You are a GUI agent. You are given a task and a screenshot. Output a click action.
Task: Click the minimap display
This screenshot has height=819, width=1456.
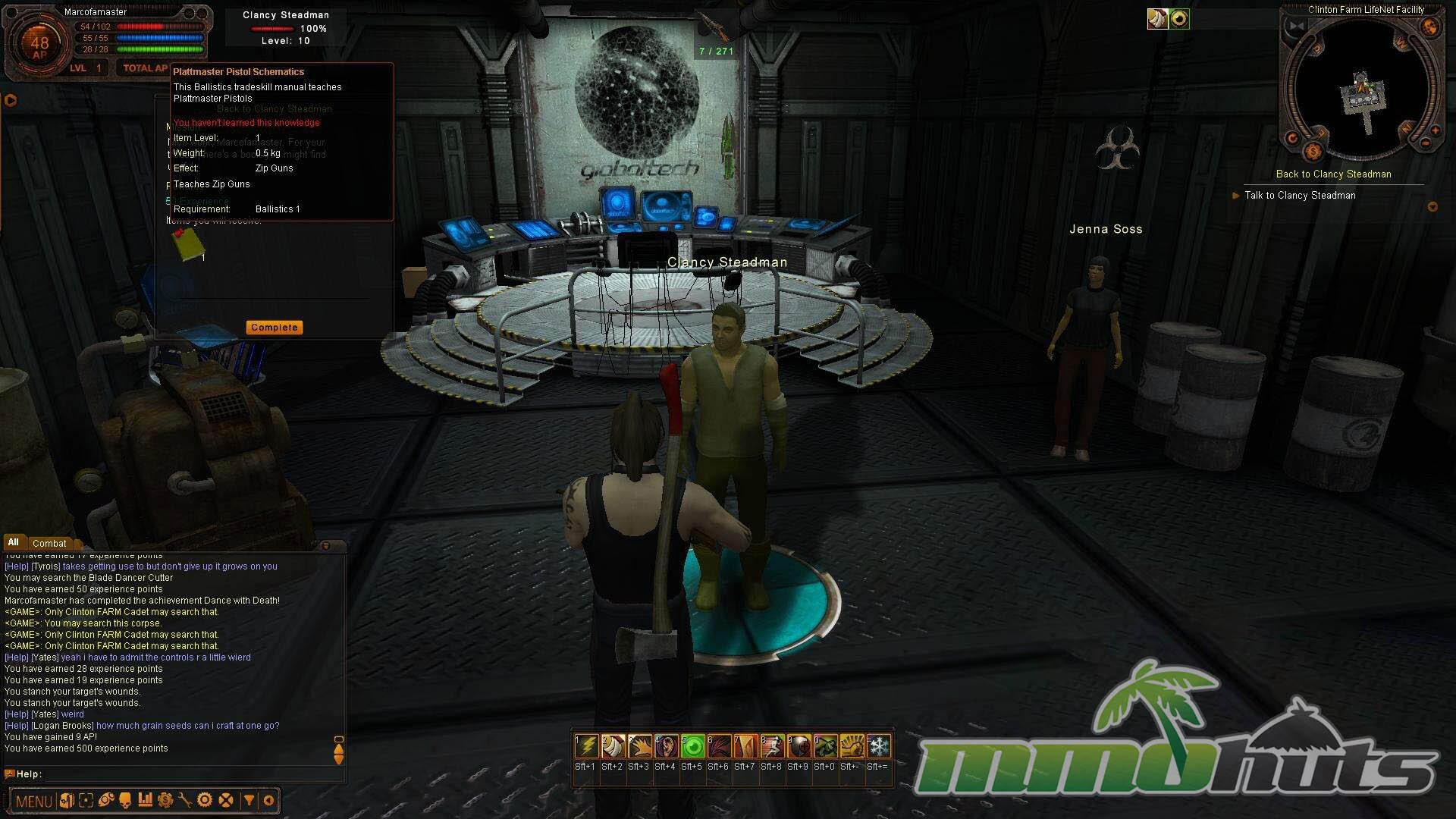(1361, 87)
